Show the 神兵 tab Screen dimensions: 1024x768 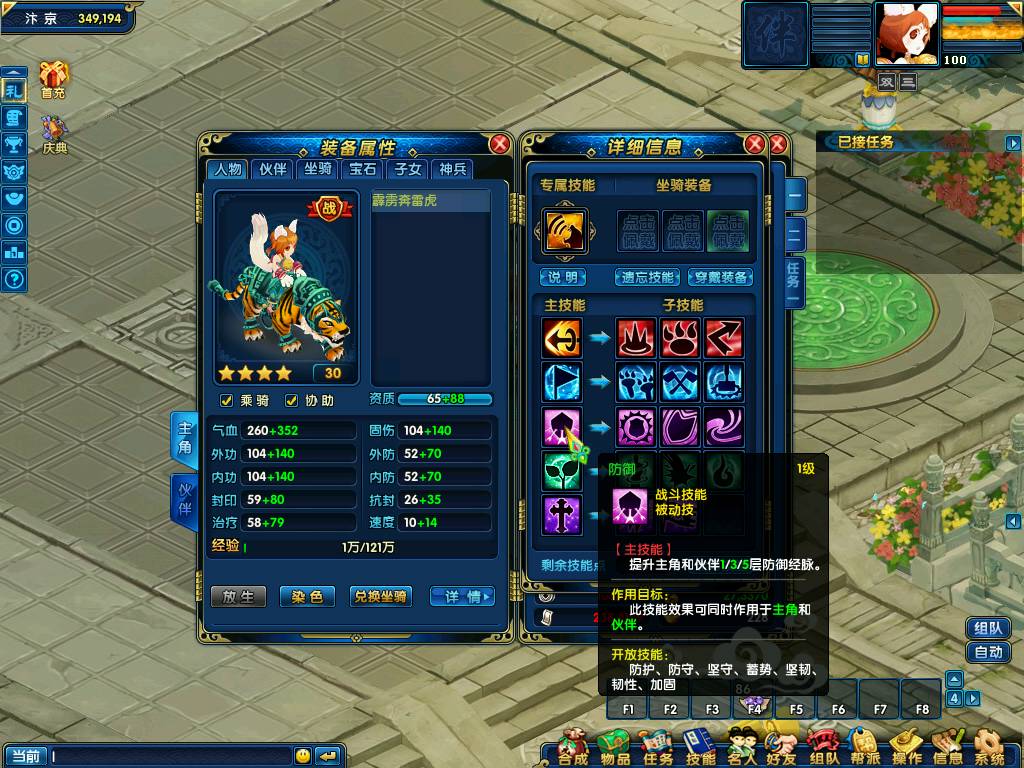[x=453, y=169]
